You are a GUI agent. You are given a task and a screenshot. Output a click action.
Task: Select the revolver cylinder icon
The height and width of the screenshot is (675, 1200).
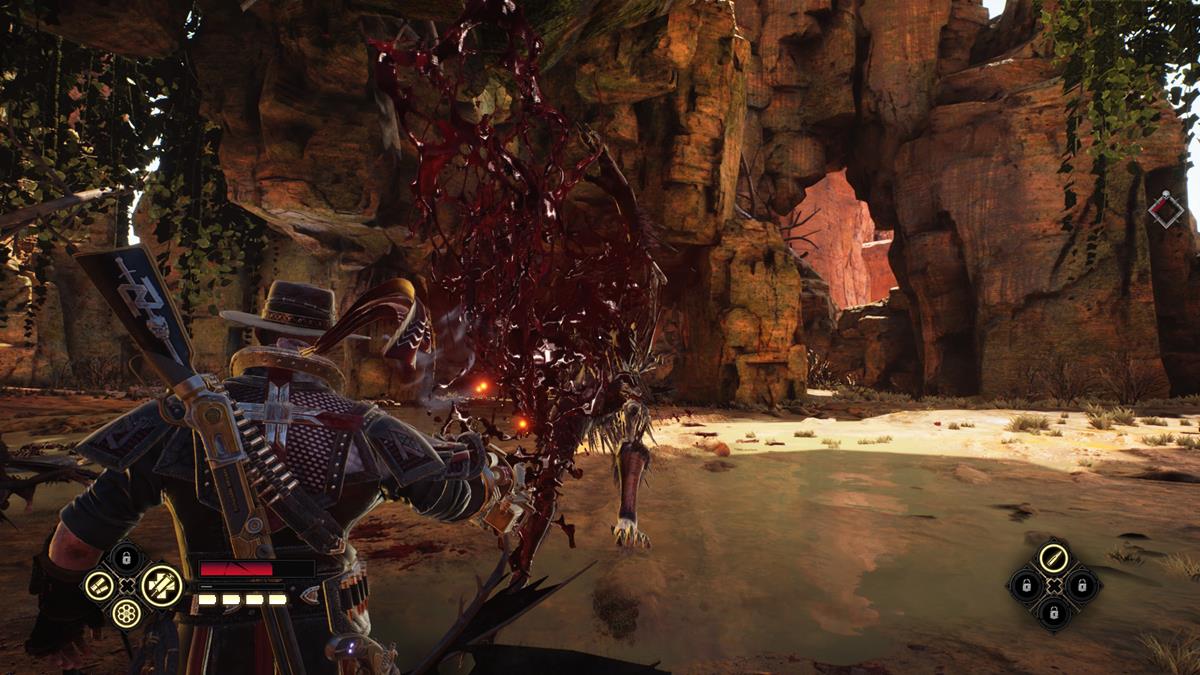(x=126, y=613)
